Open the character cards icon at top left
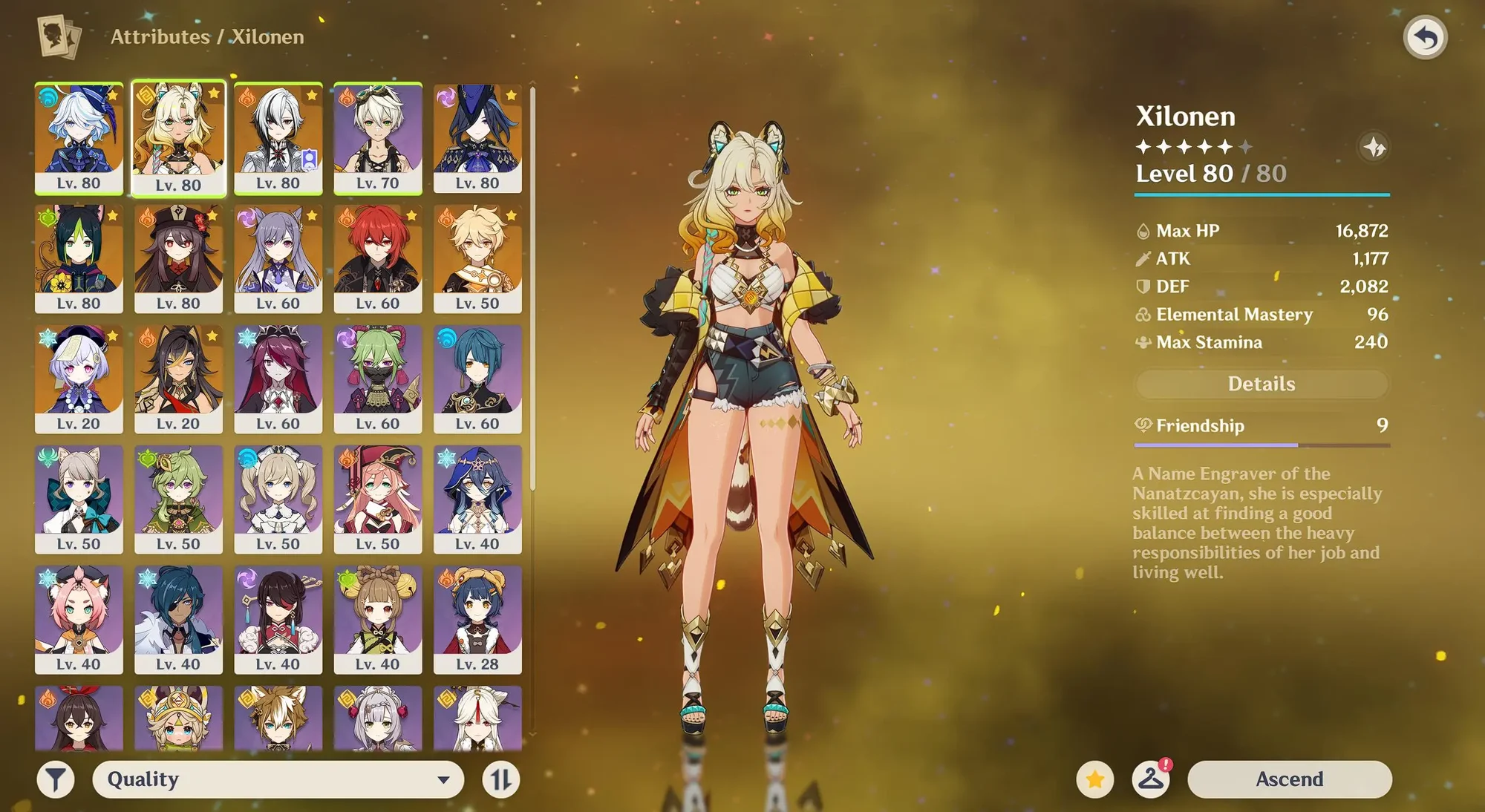This screenshot has height=812, width=1485. (x=59, y=36)
